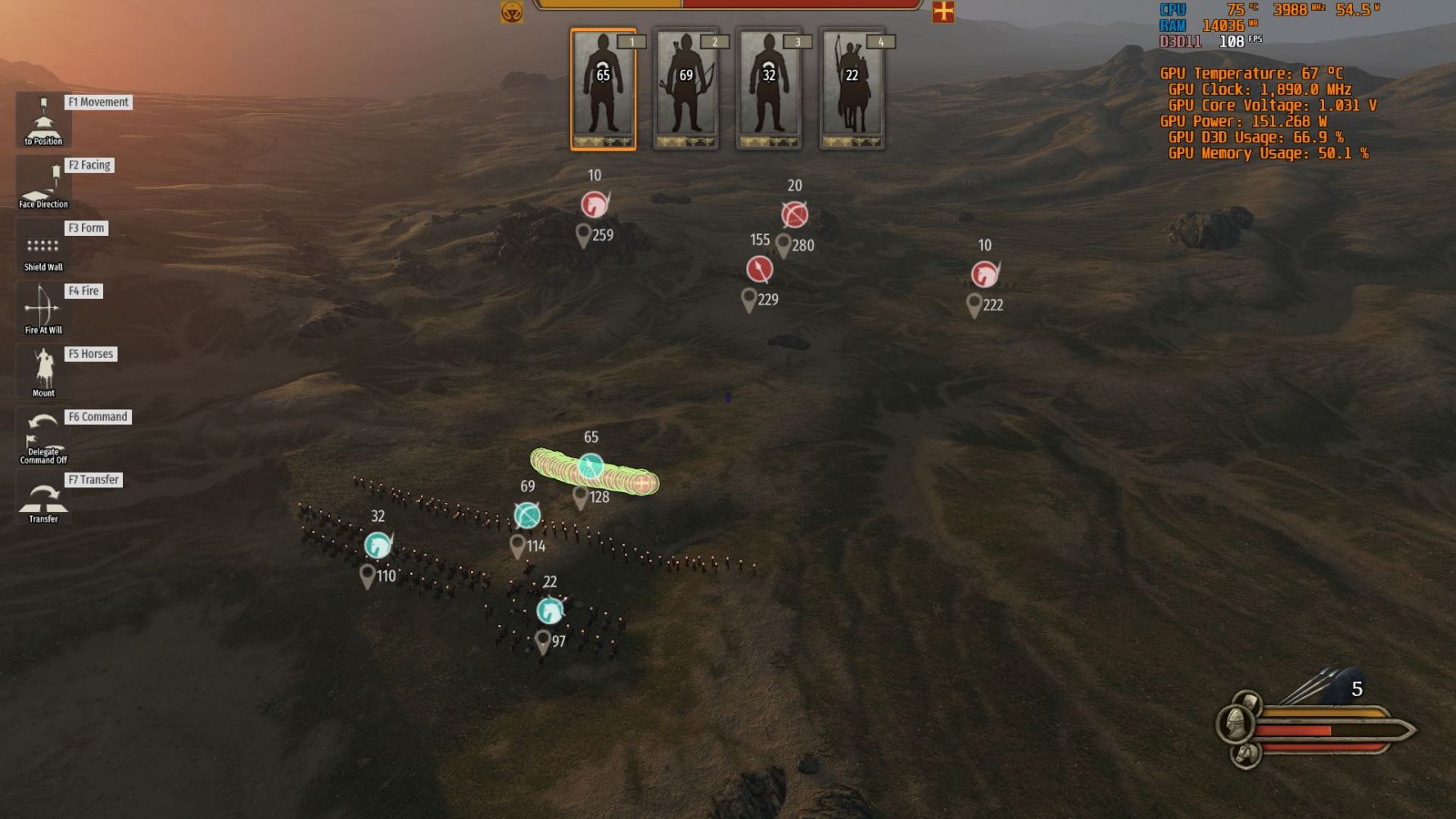The image size is (1456, 819).
Task: Select the allied 32-troop formation marker
Action: (x=378, y=545)
